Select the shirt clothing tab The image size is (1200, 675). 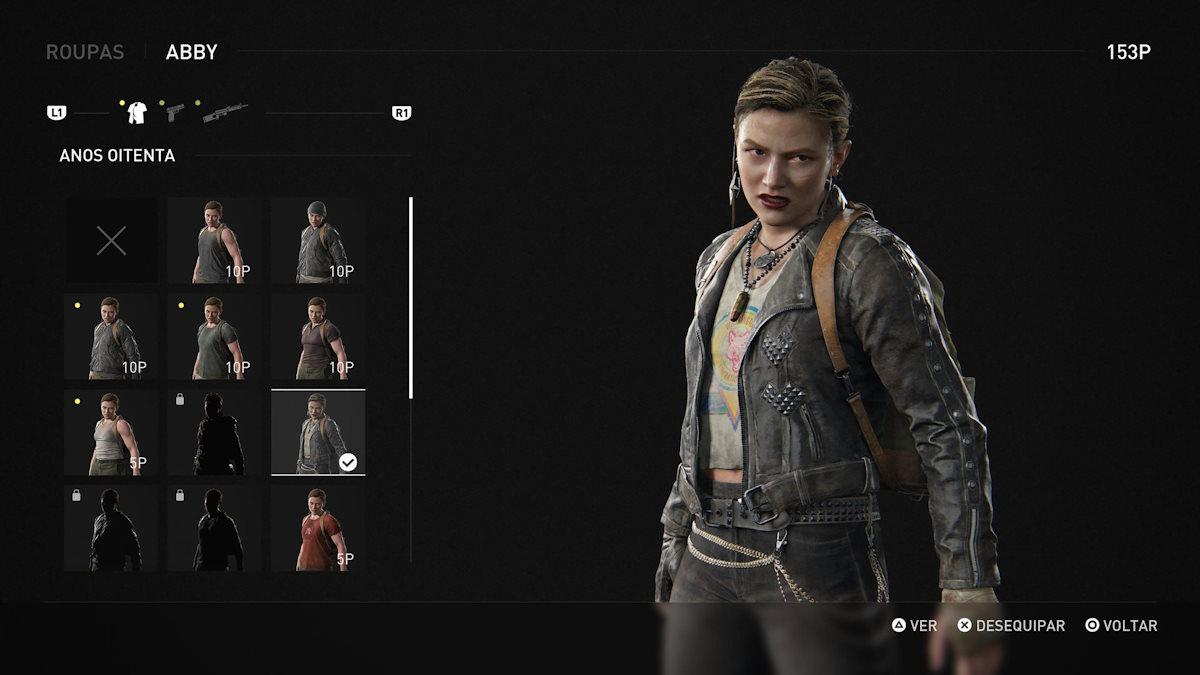click(137, 113)
